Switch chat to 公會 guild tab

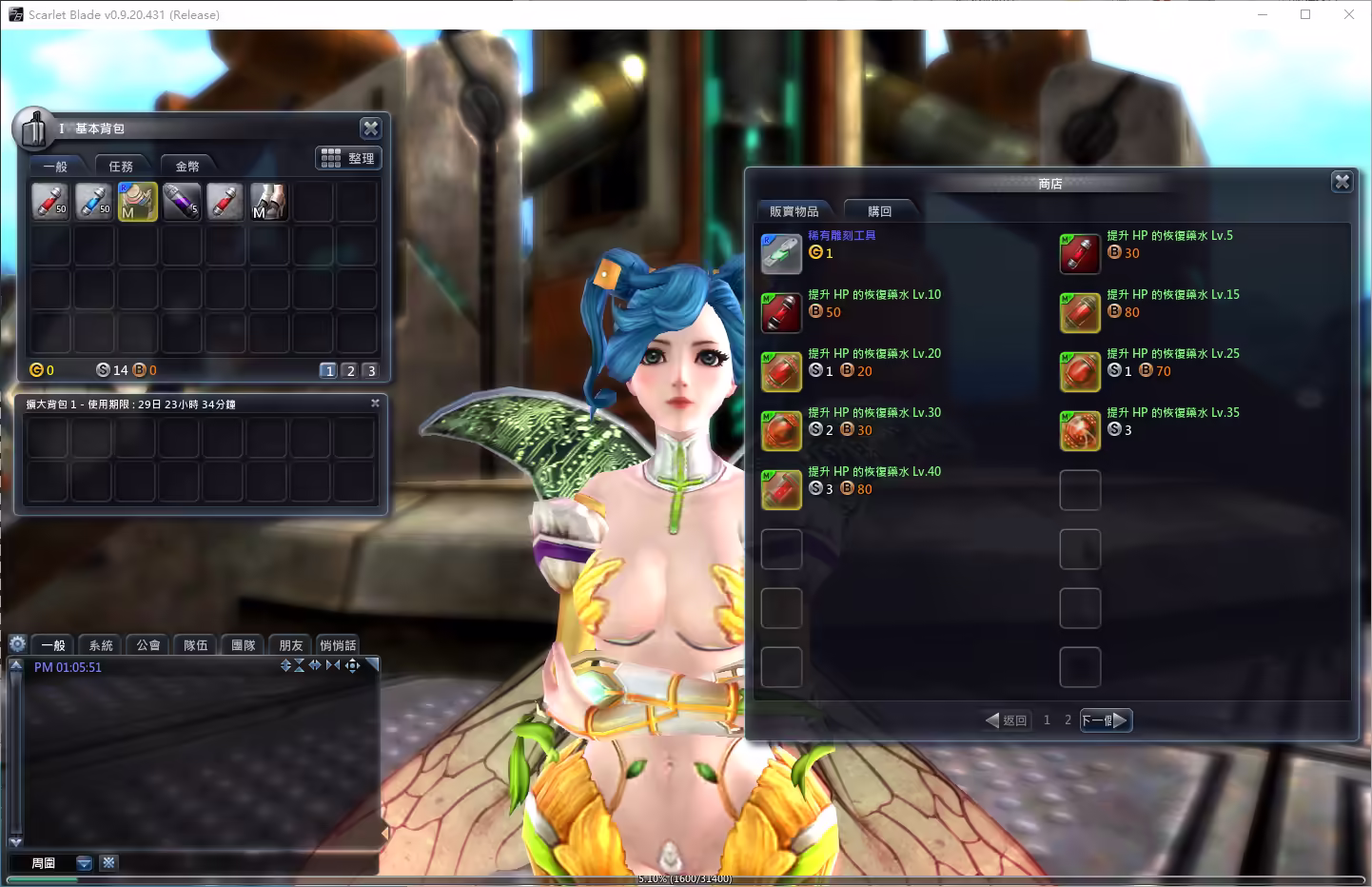(148, 645)
